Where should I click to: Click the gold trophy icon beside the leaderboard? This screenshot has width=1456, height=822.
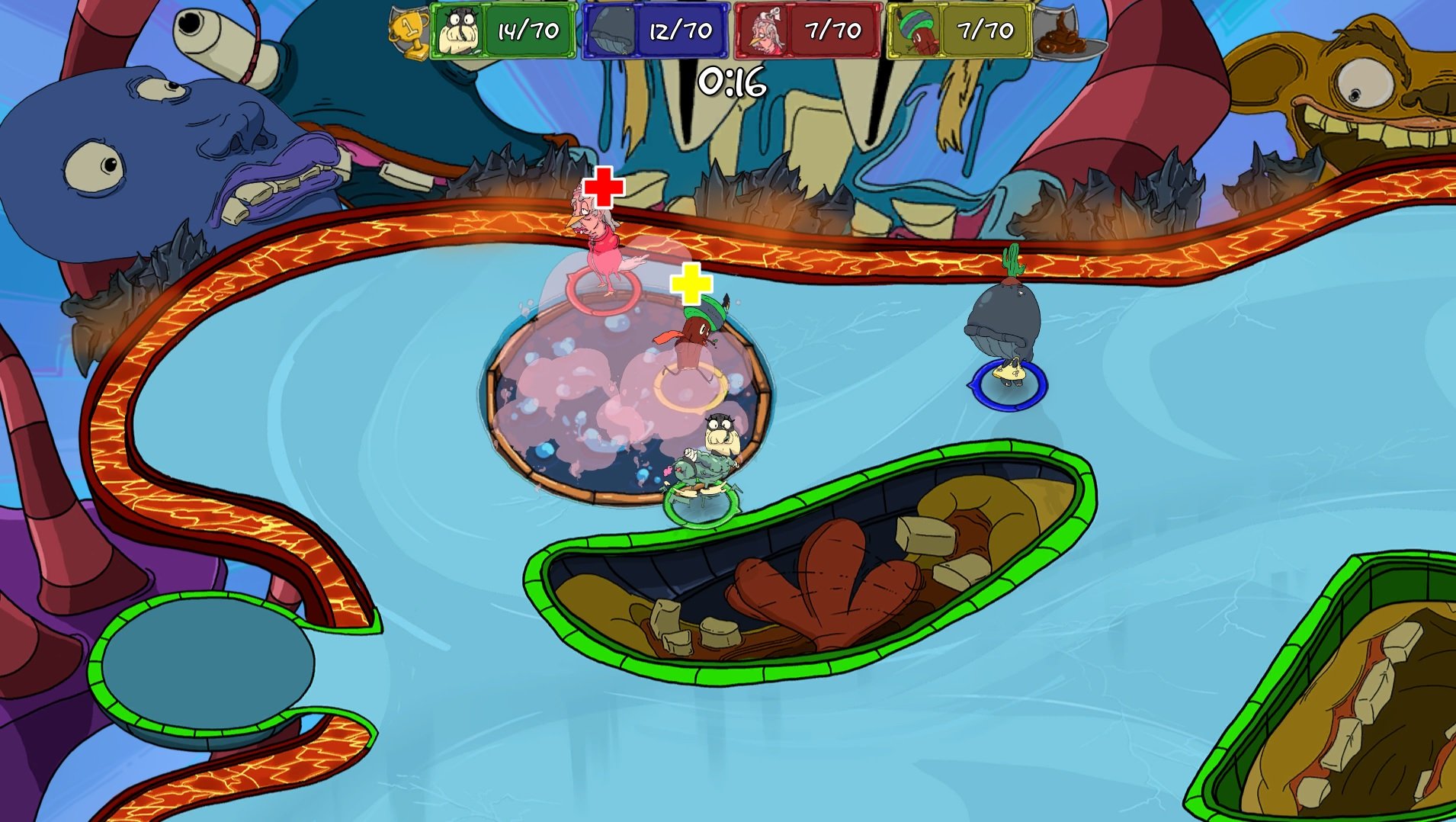[x=409, y=31]
